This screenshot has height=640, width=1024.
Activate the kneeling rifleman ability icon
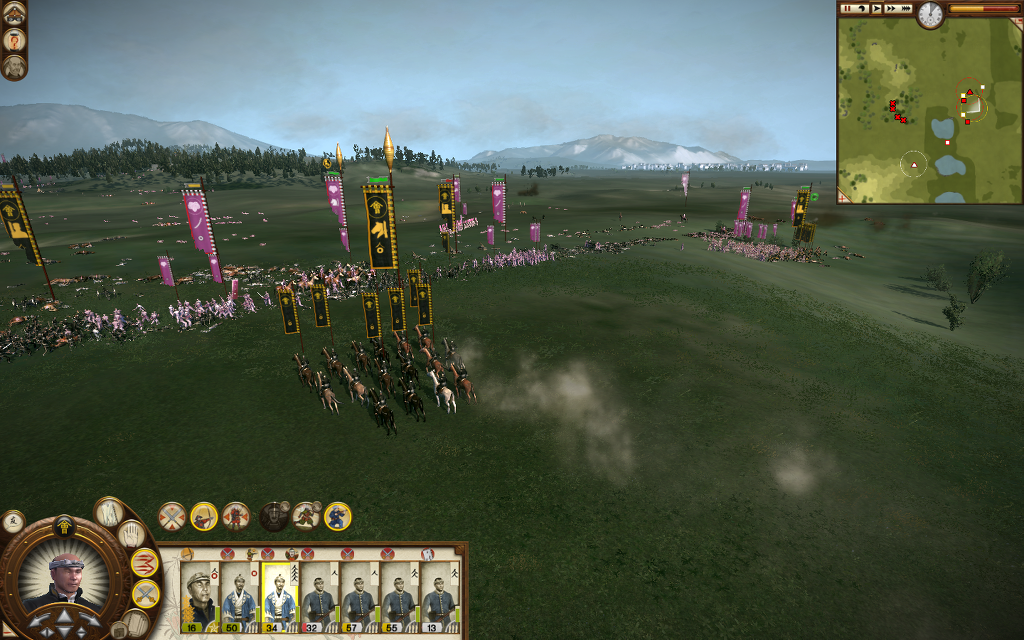click(x=338, y=516)
